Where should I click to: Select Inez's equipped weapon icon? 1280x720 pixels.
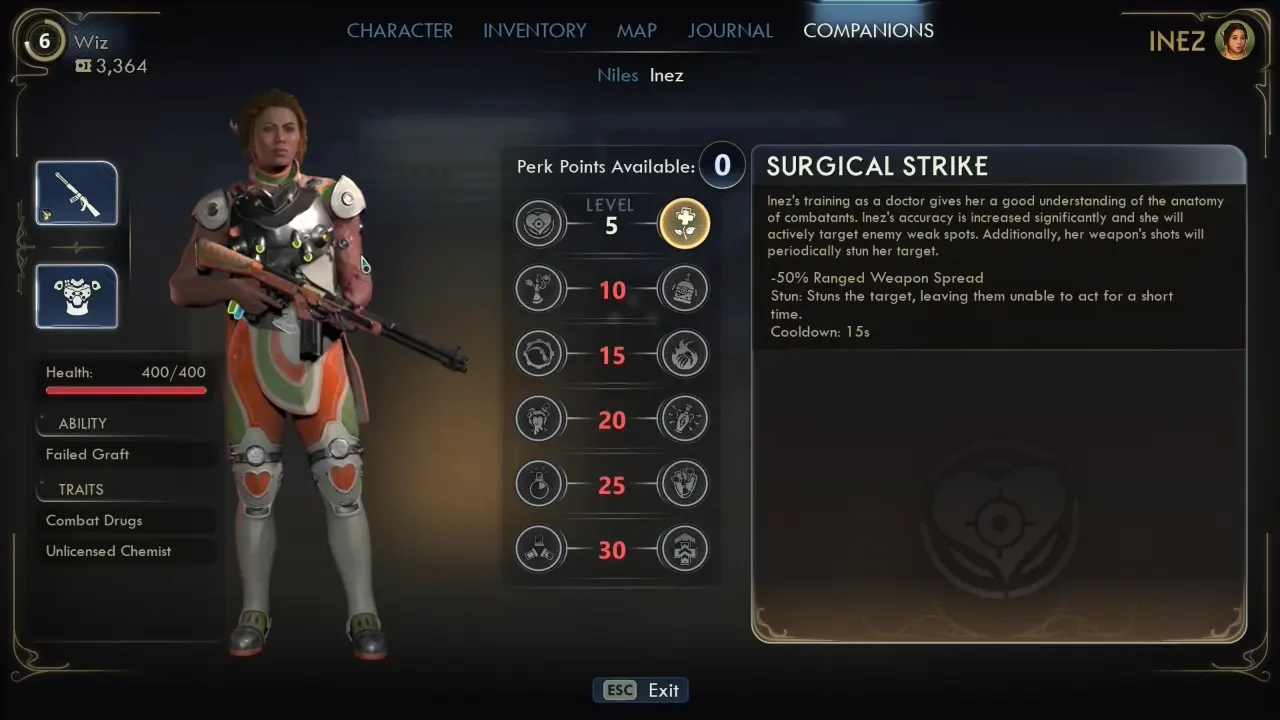76,192
